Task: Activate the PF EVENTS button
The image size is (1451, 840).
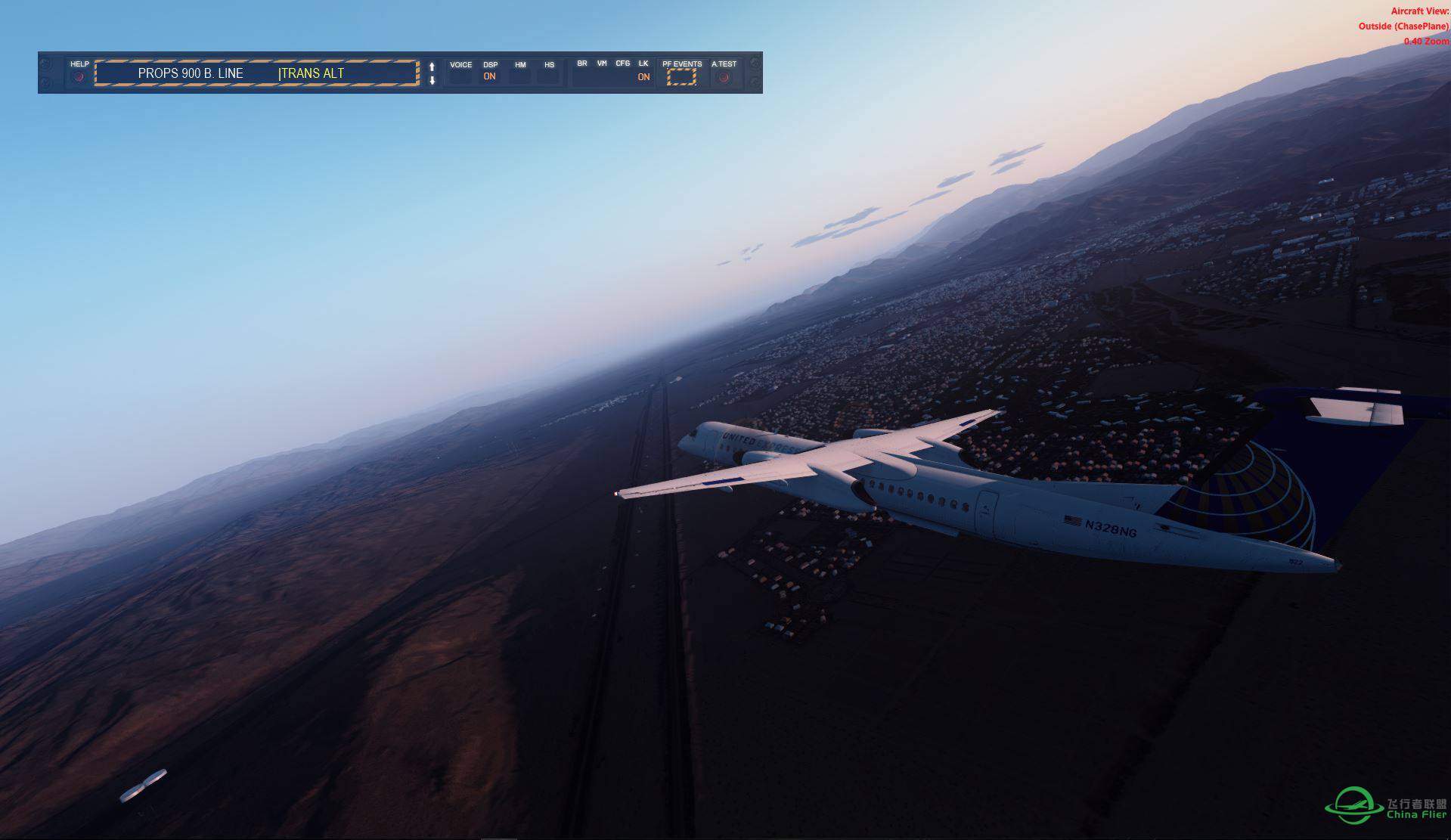Action: 681,76
